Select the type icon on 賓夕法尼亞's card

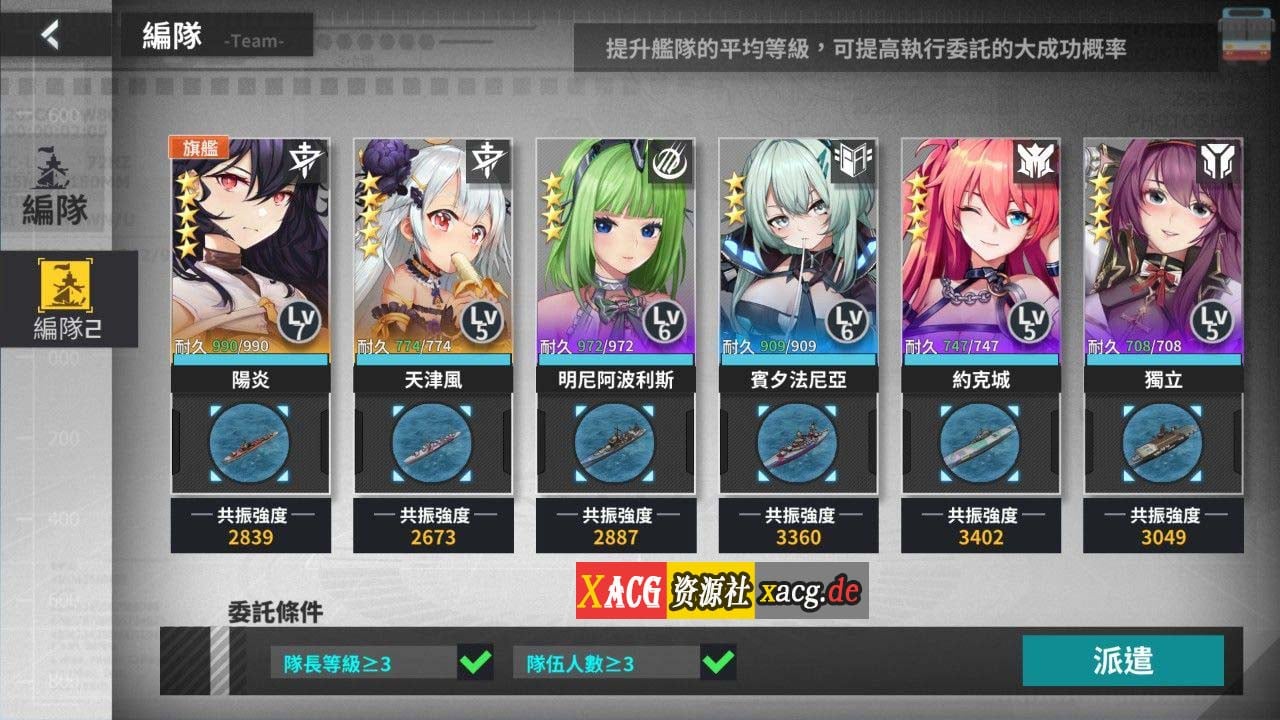coord(854,161)
